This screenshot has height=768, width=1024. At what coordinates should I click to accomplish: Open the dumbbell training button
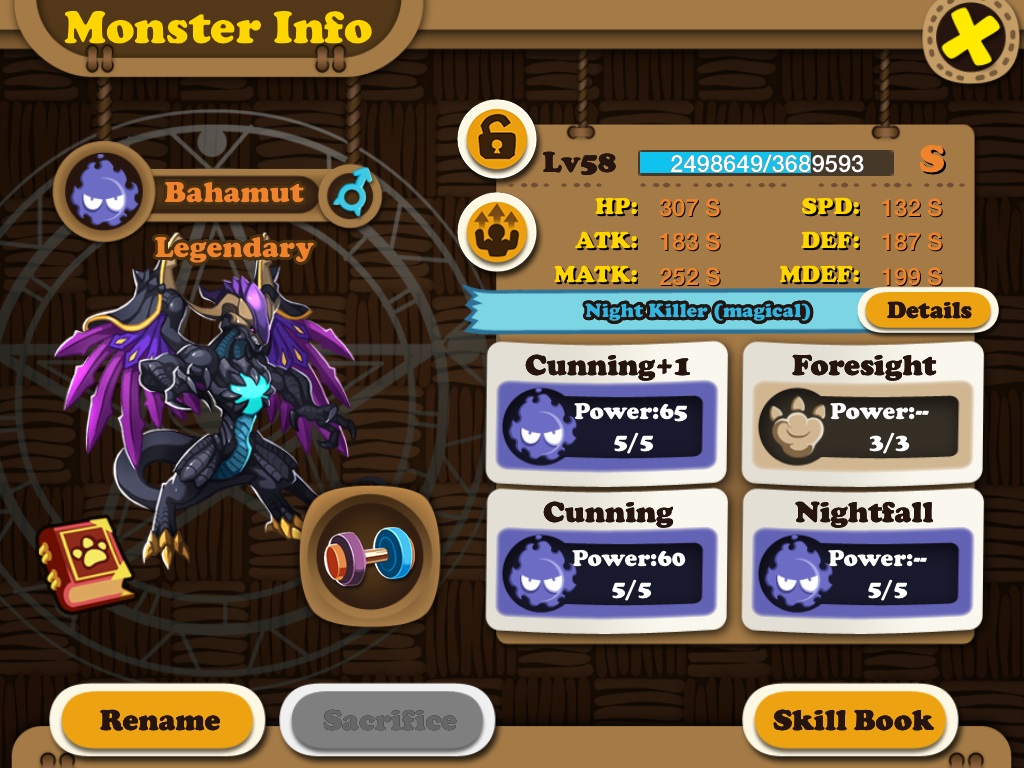tap(367, 553)
